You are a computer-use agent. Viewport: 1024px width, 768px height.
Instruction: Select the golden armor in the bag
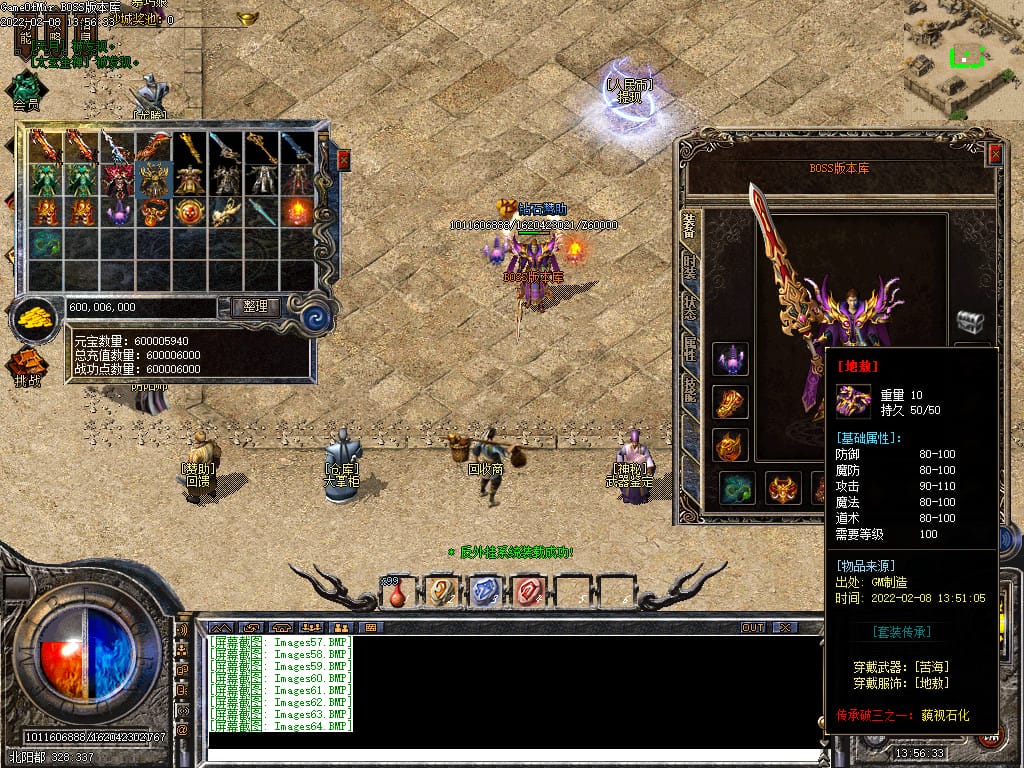click(154, 180)
